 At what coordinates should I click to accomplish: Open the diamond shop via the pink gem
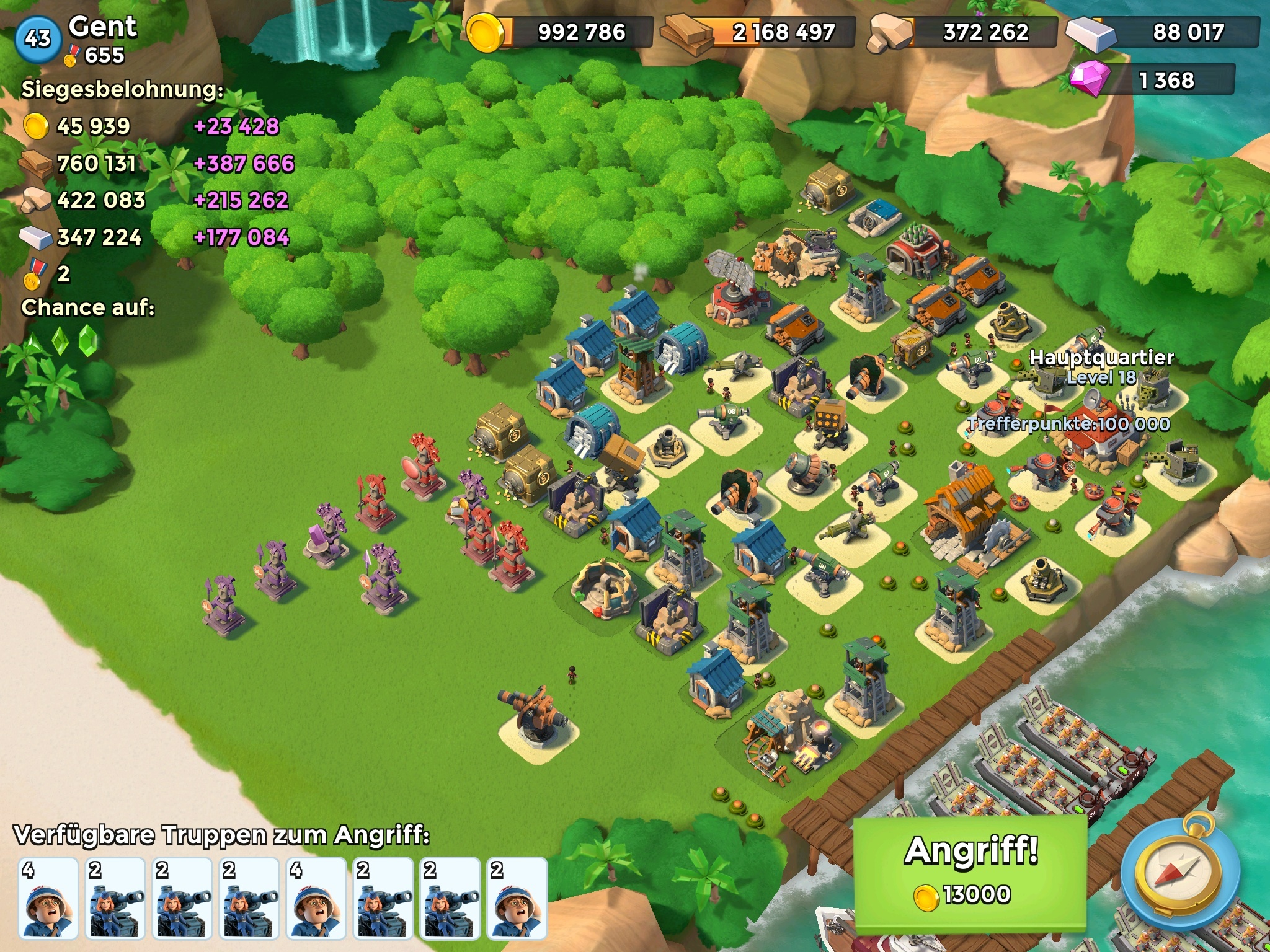point(1090,79)
